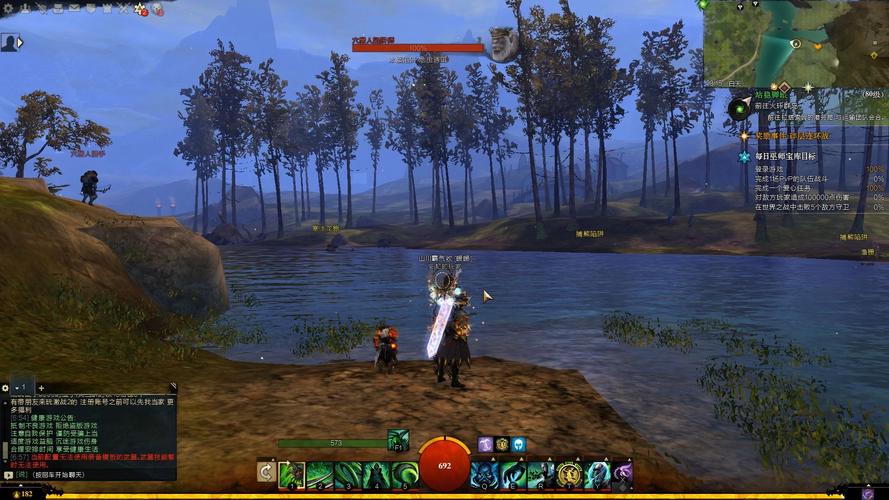Use the X elite skill
The height and width of the screenshot is (500, 889).
click(x=623, y=474)
